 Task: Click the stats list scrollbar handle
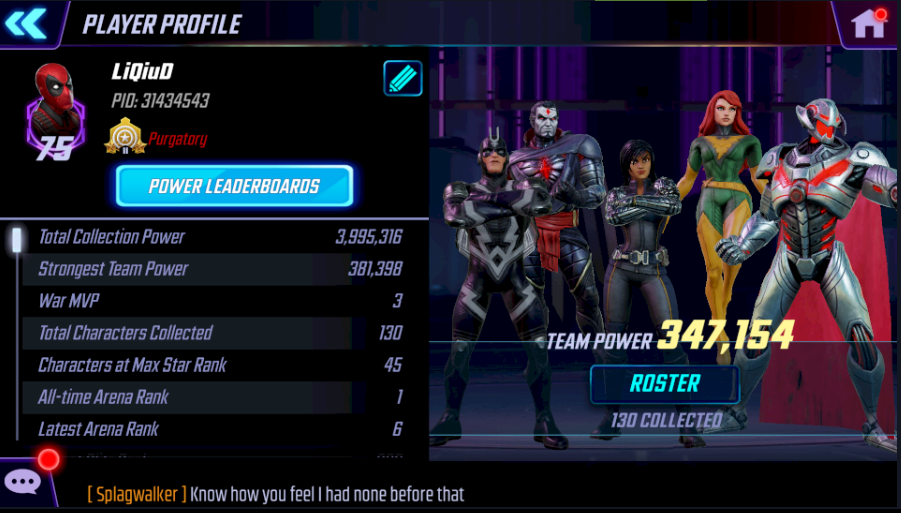pyautogui.click(x=17, y=241)
